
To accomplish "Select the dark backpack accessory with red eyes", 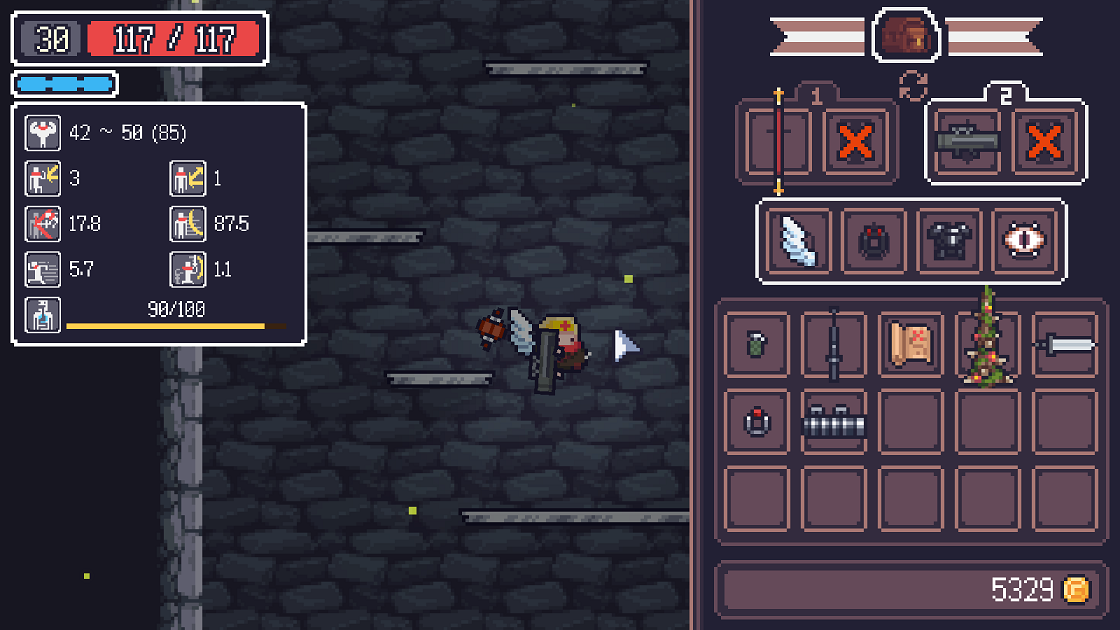I will [x=874, y=241].
